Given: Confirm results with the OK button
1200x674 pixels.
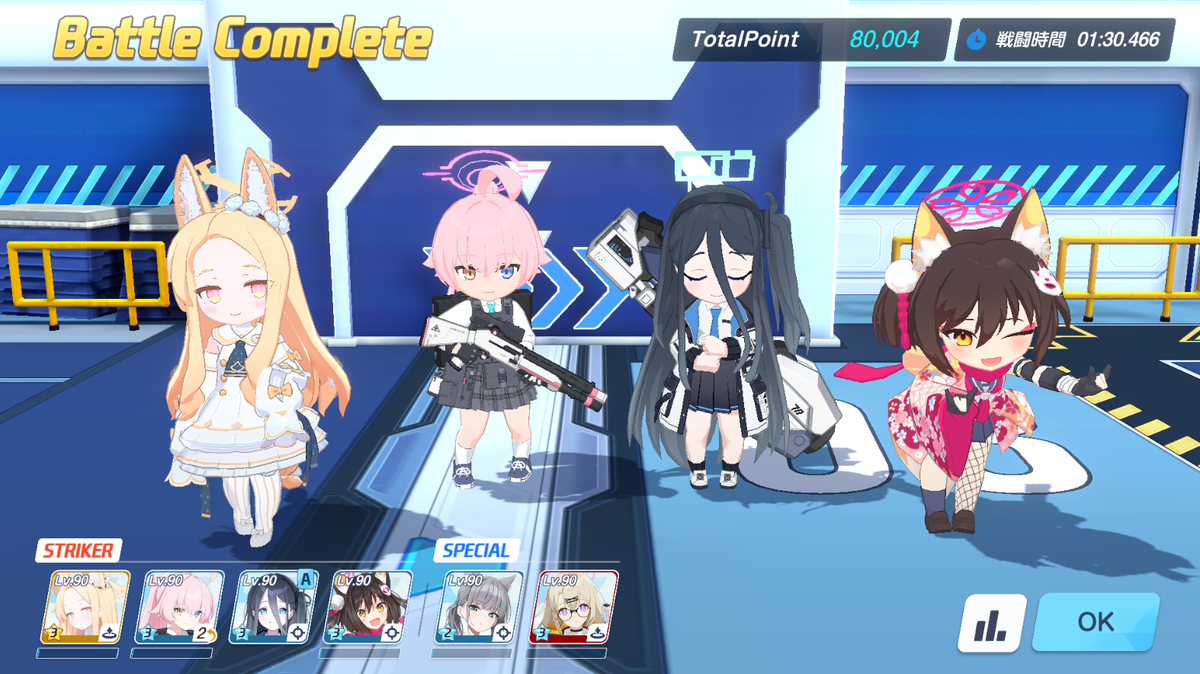Looking at the screenshot, I should click(1095, 622).
